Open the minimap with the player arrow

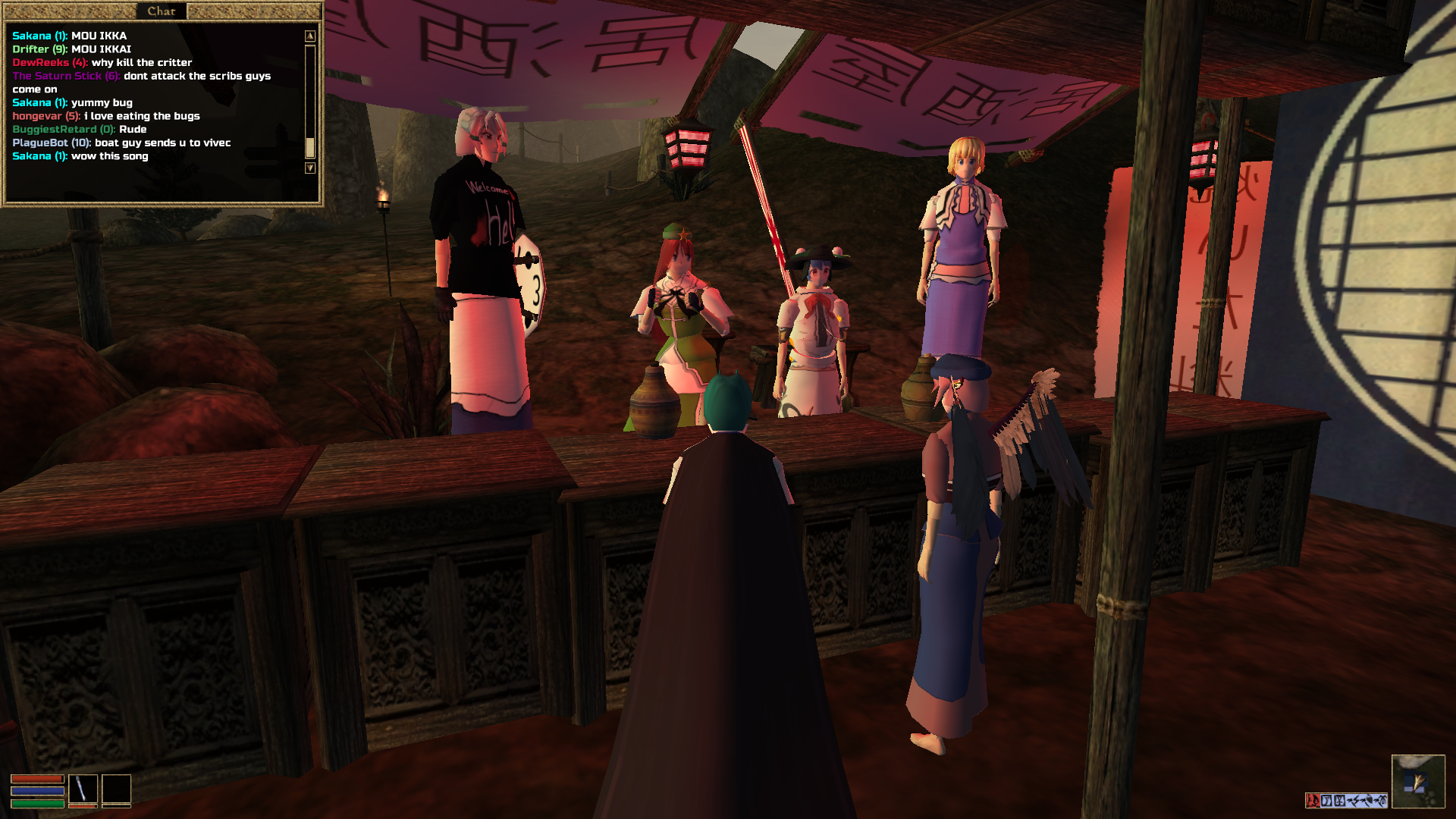coord(1417,782)
